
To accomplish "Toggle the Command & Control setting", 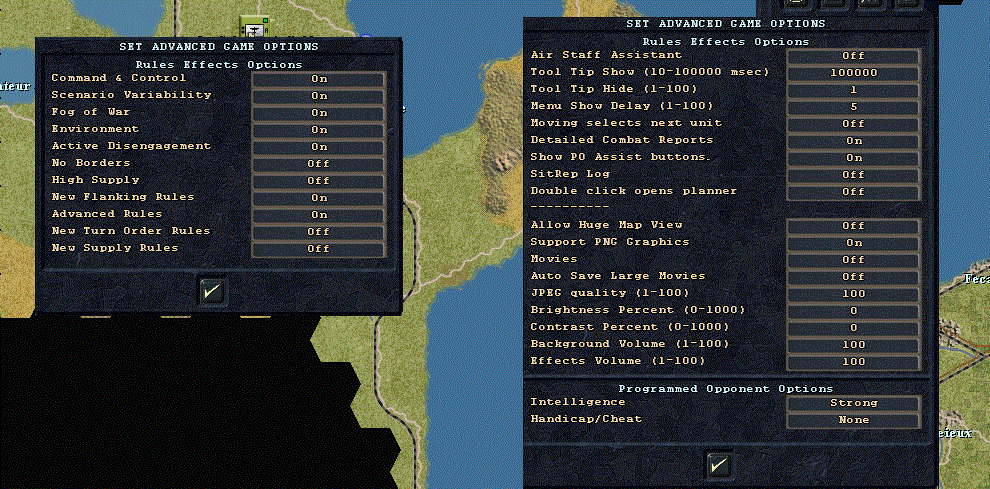I will [318, 78].
